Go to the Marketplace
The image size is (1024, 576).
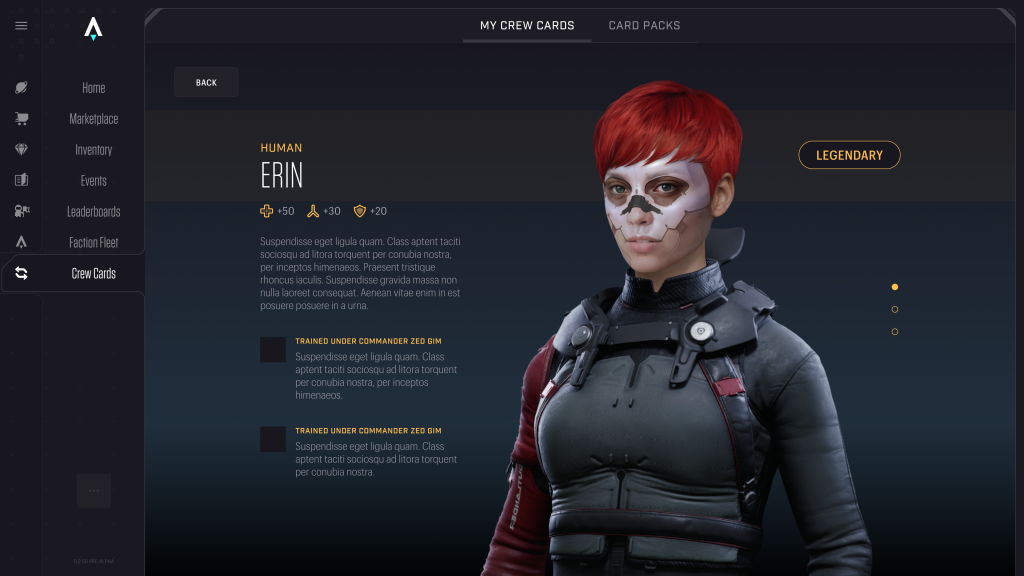(x=93, y=119)
